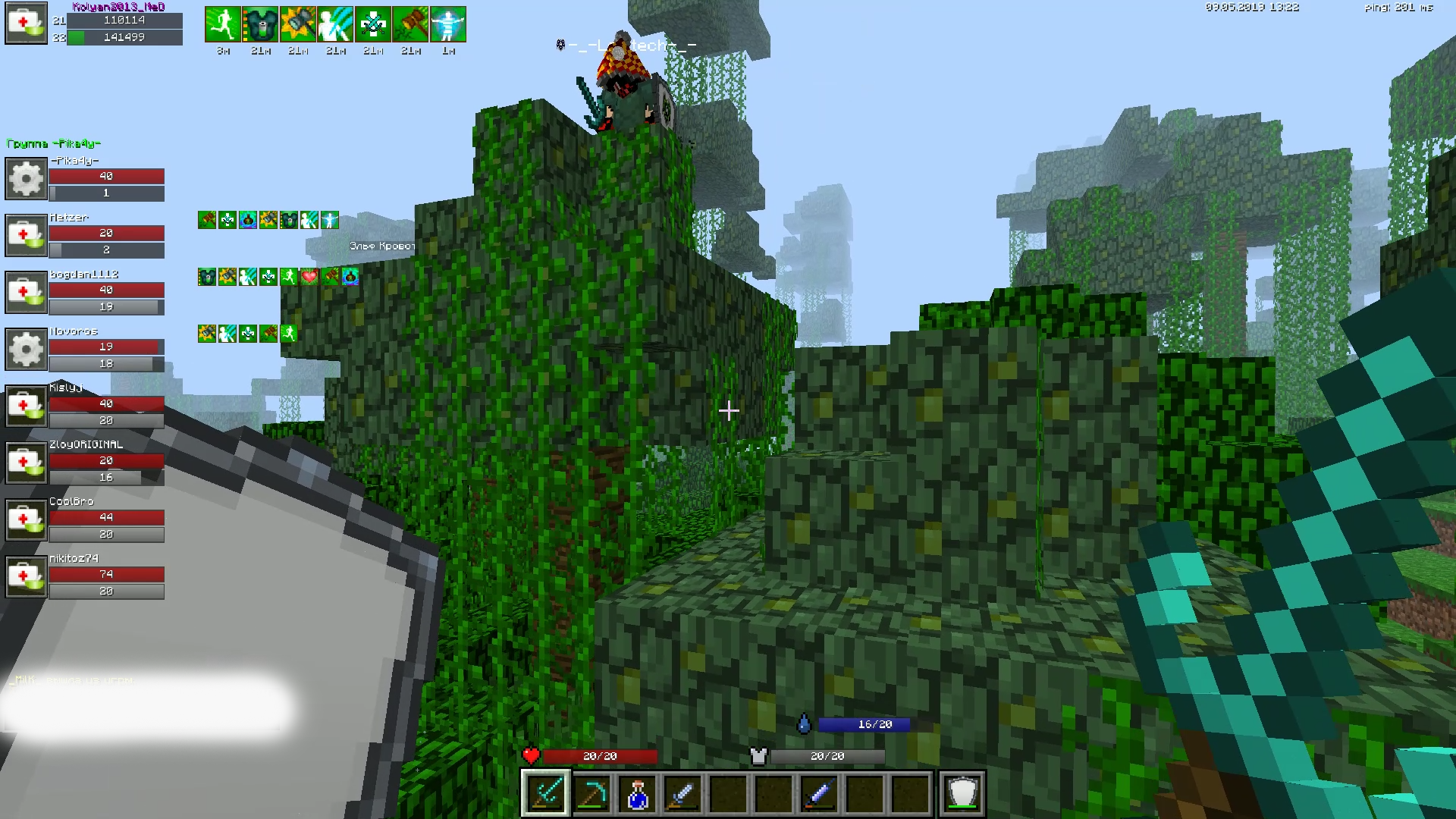1456x819 pixels.
Task: Click the red heart buff on bogdan1112
Action: (x=309, y=277)
